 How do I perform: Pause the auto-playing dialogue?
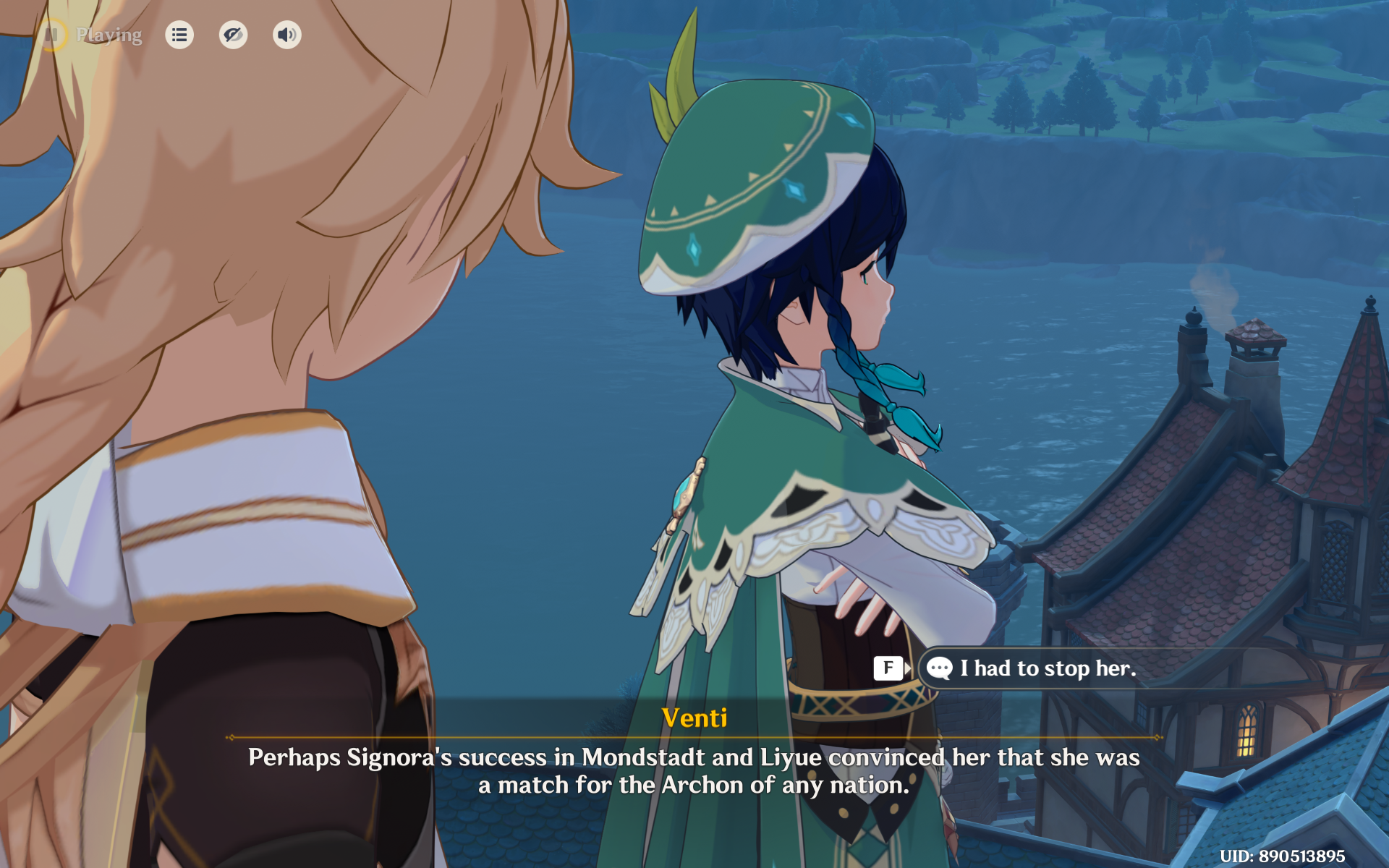pos(52,35)
